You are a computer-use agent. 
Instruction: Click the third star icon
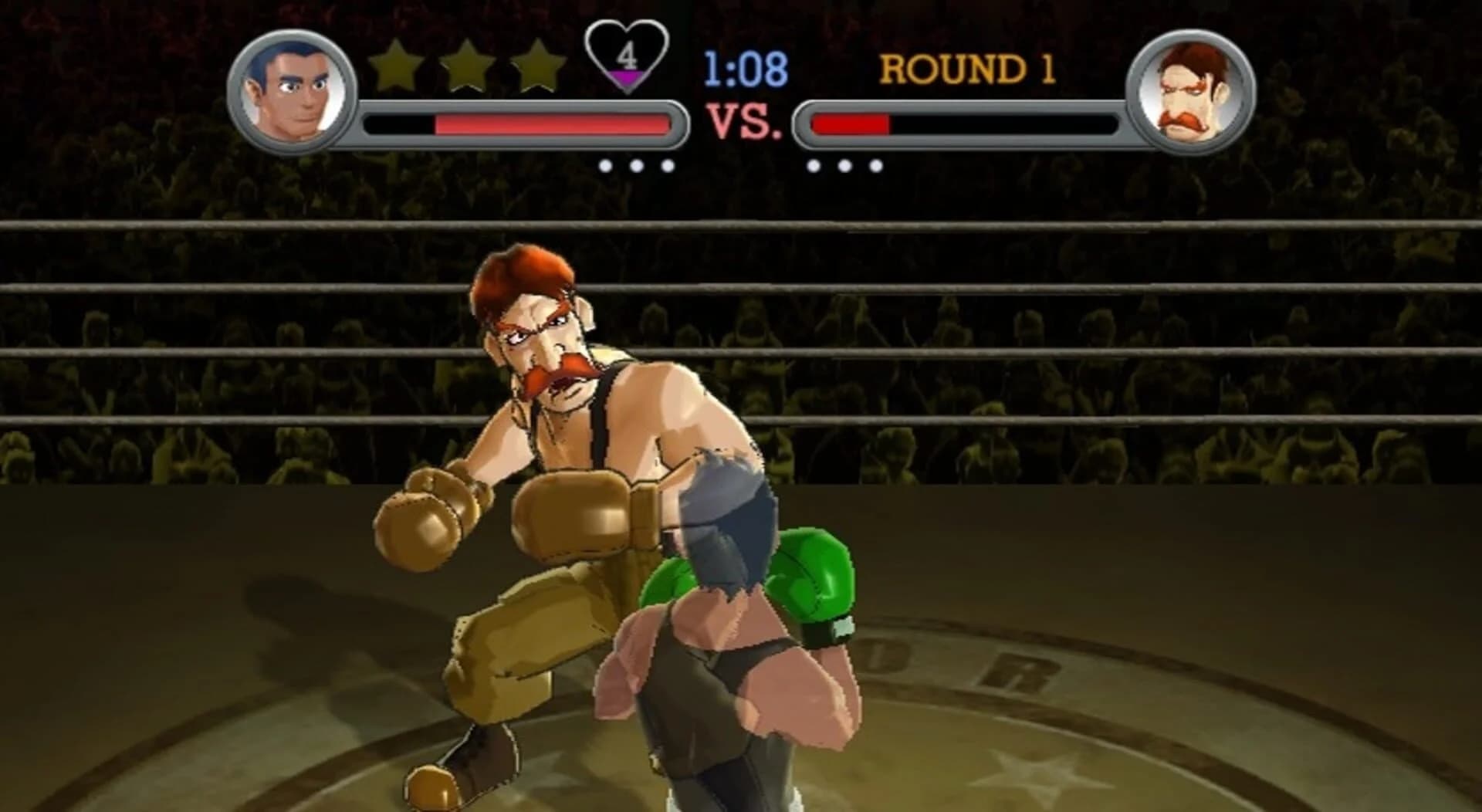click(x=540, y=62)
